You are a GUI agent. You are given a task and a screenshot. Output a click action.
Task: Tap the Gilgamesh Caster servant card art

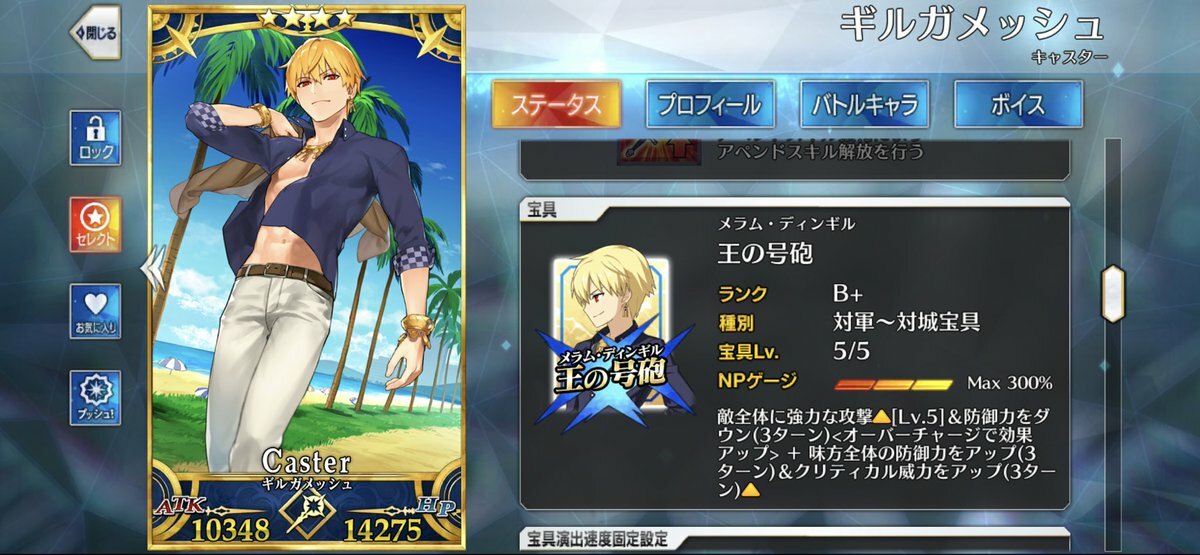point(308,250)
